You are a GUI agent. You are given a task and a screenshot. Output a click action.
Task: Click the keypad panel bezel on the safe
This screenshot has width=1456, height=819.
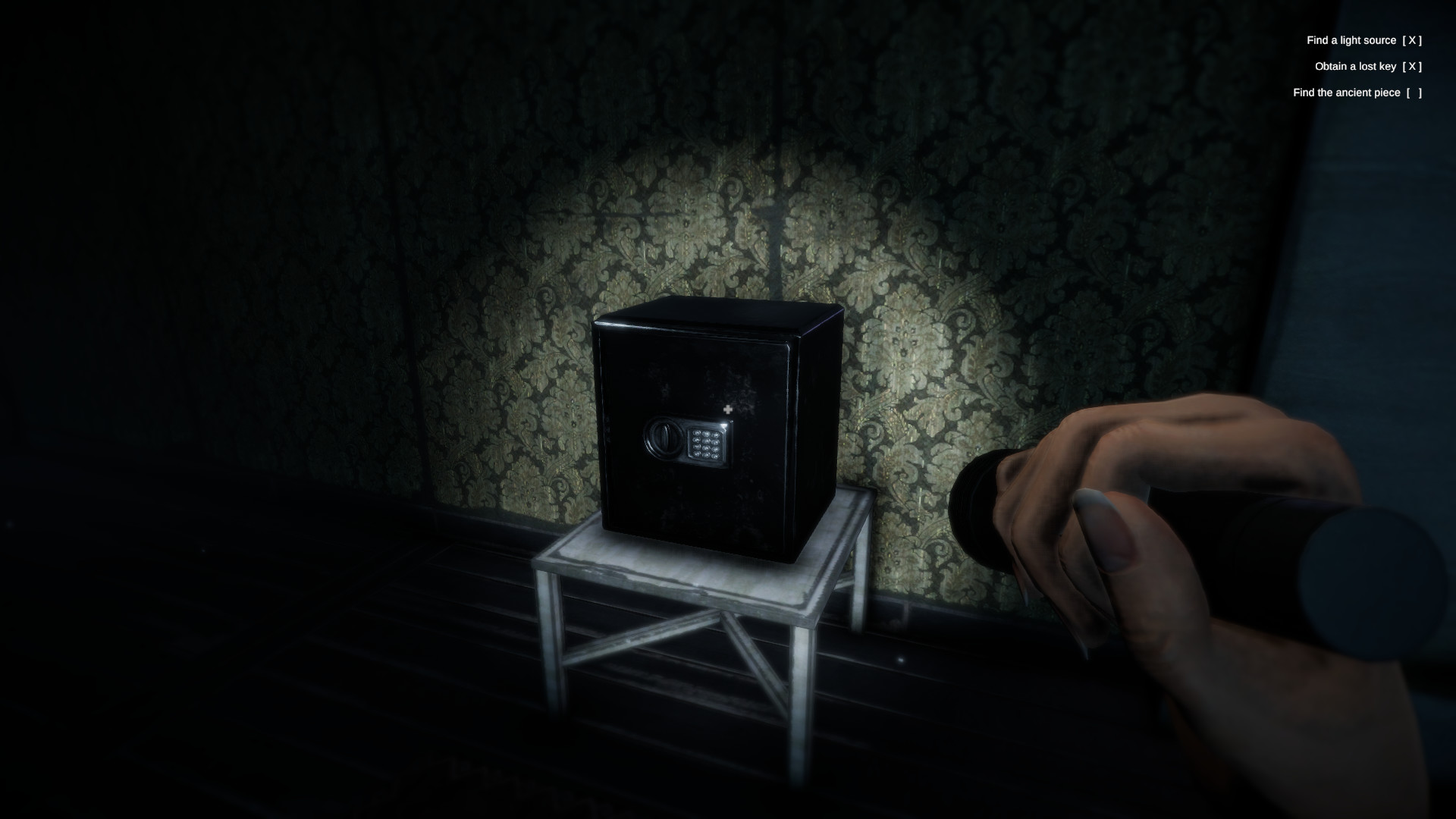click(x=707, y=441)
